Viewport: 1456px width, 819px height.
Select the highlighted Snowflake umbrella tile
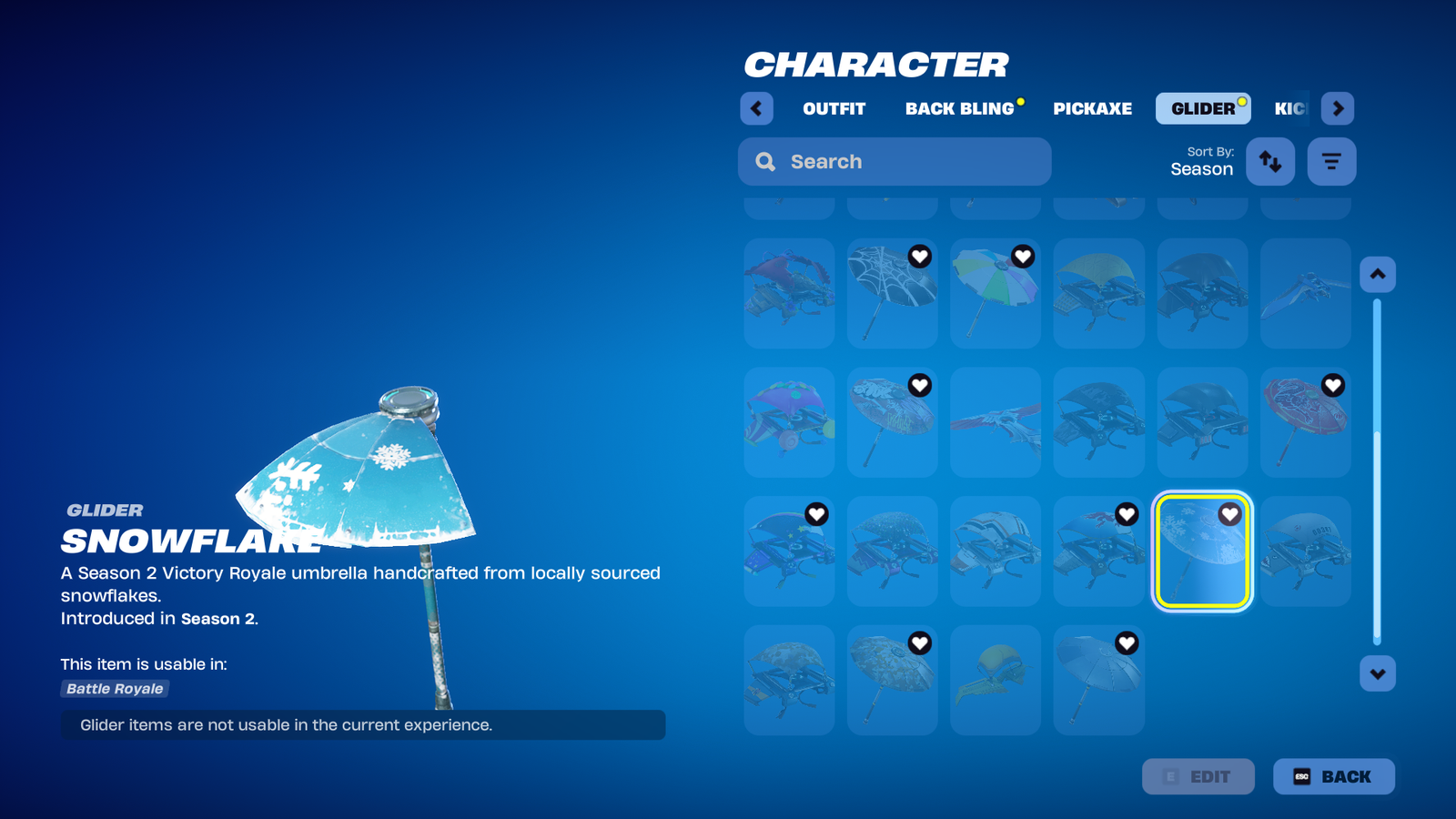tap(1202, 551)
